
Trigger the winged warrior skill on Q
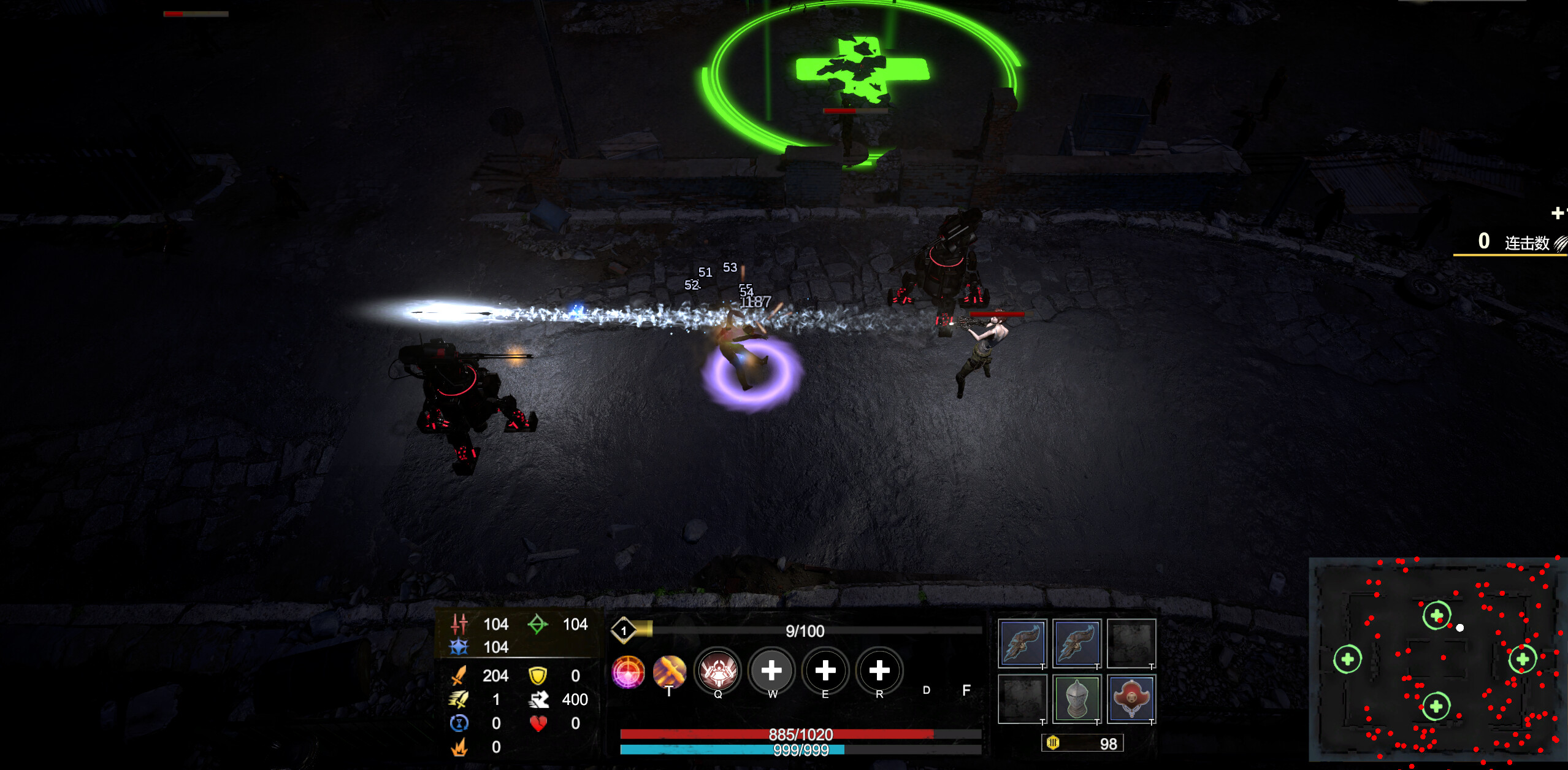[719, 672]
